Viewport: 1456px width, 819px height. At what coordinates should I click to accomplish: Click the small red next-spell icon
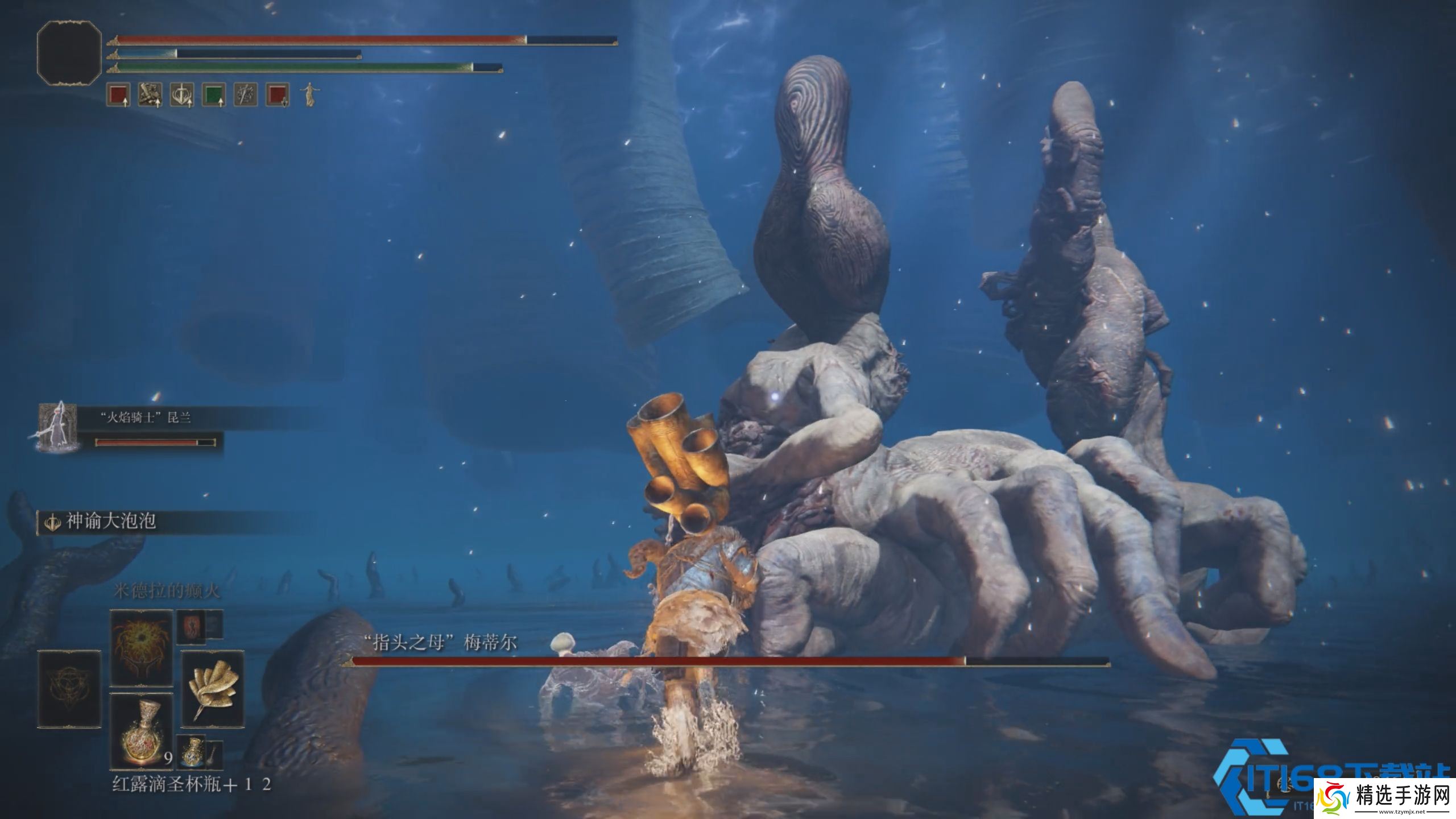pos(191,627)
